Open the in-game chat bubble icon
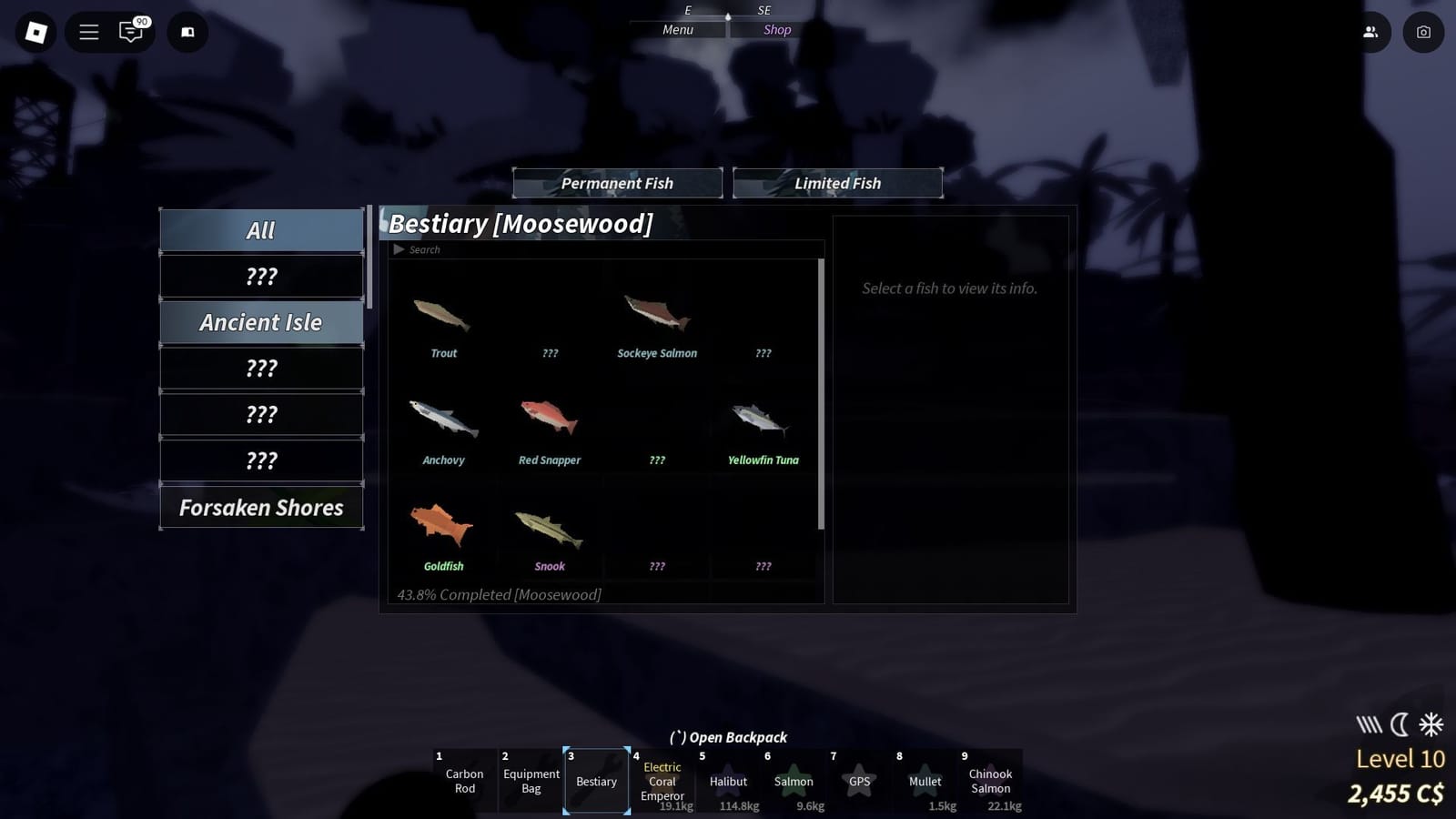Viewport: 1456px width, 819px height. coord(133,32)
